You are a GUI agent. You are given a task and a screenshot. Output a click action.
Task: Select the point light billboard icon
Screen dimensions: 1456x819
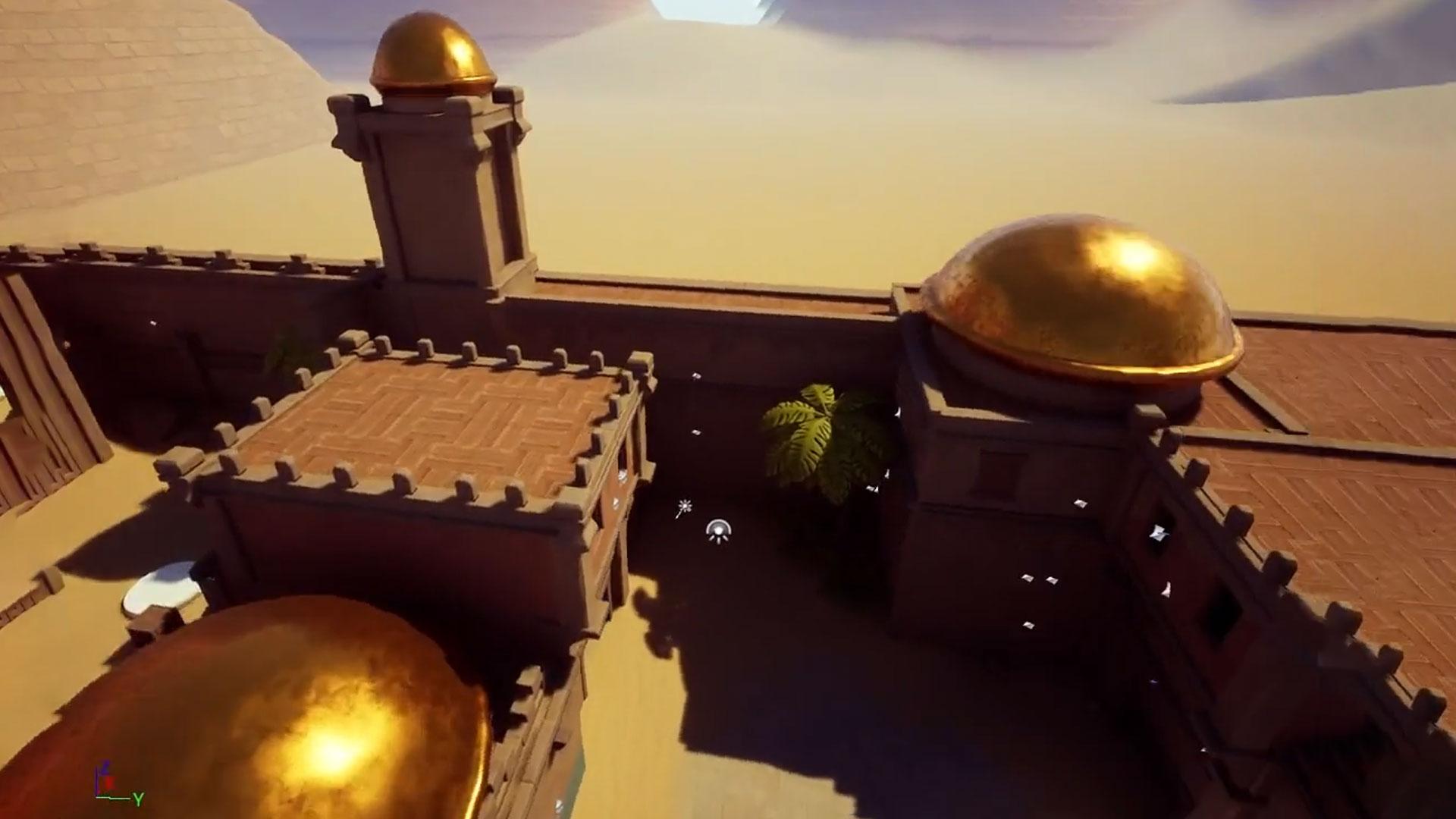717,532
